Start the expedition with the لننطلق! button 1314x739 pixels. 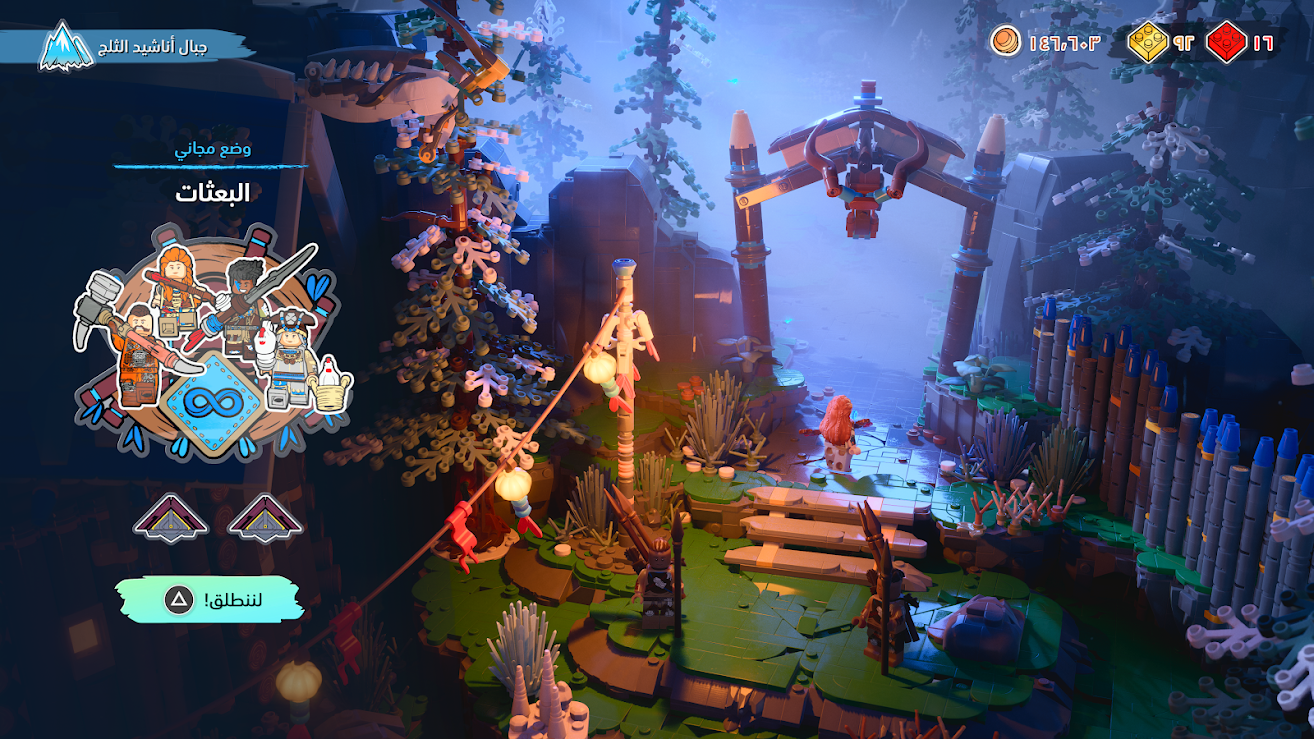[209, 599]
